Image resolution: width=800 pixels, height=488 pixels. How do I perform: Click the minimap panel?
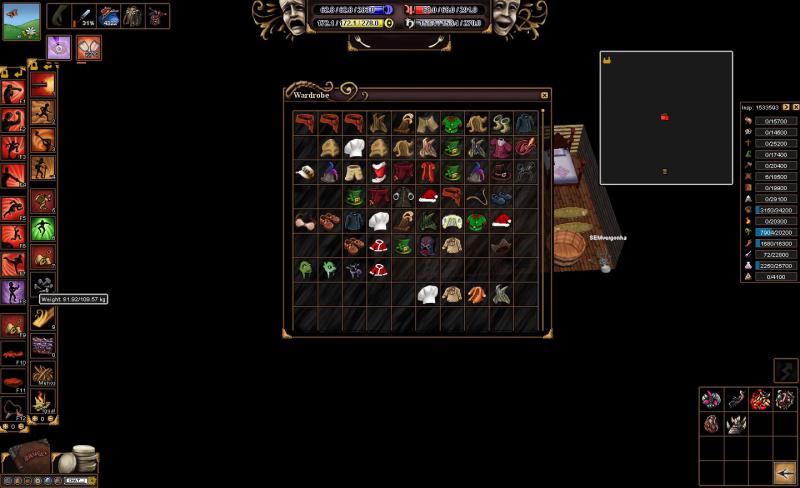pyautogui.click(x=666, y=118)
